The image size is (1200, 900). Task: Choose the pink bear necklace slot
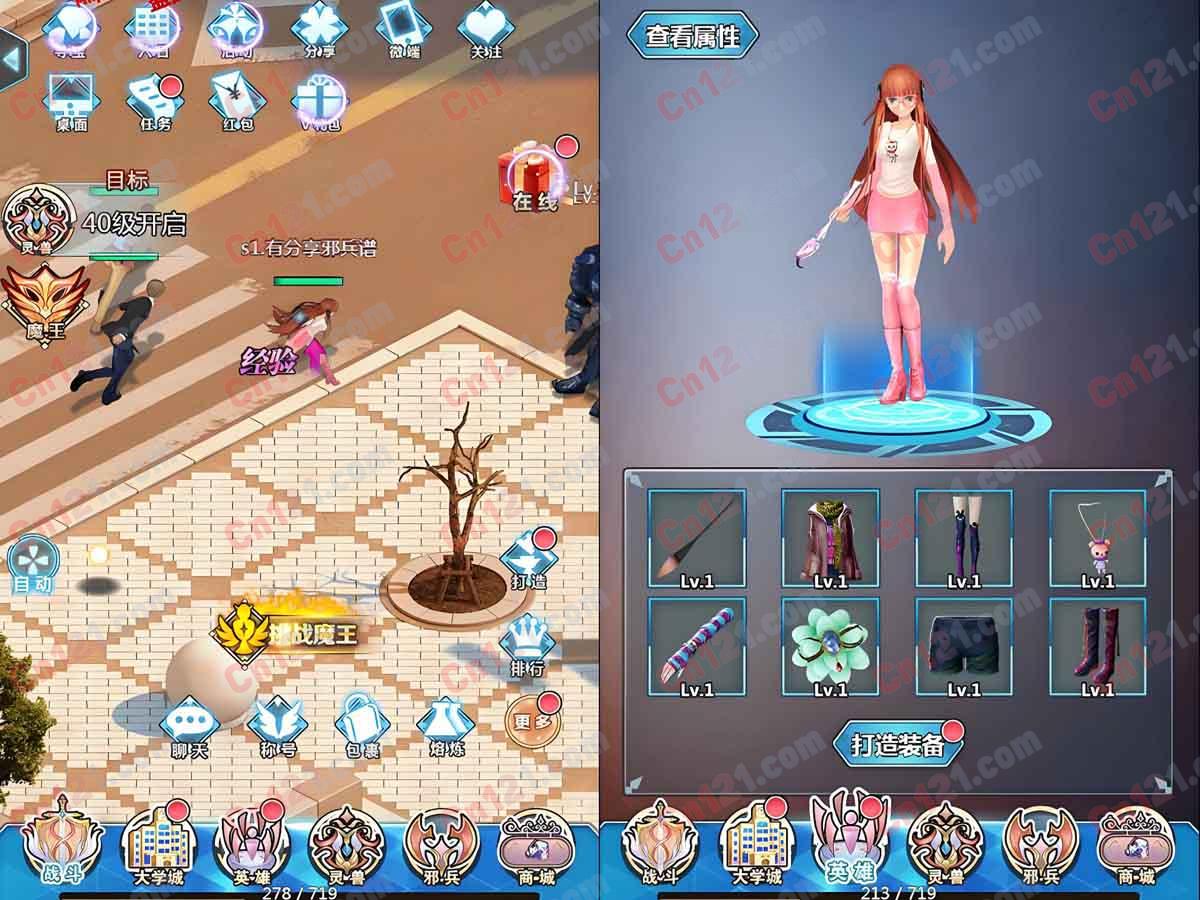[1097, 537]
